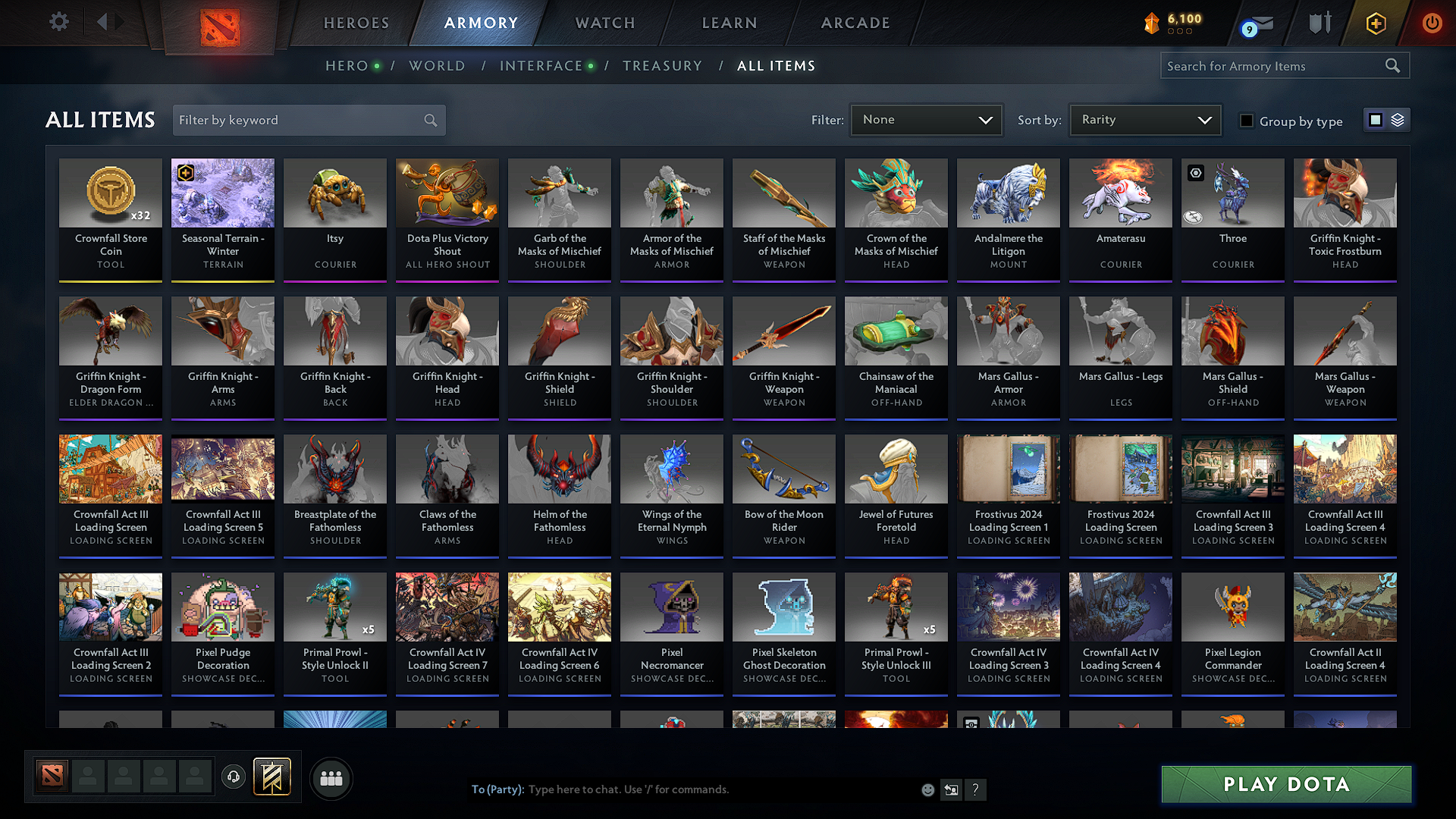Click the red power button
Image resolution: width=1456 pixels, height=819 pixels.
[x=1432, y=24]
